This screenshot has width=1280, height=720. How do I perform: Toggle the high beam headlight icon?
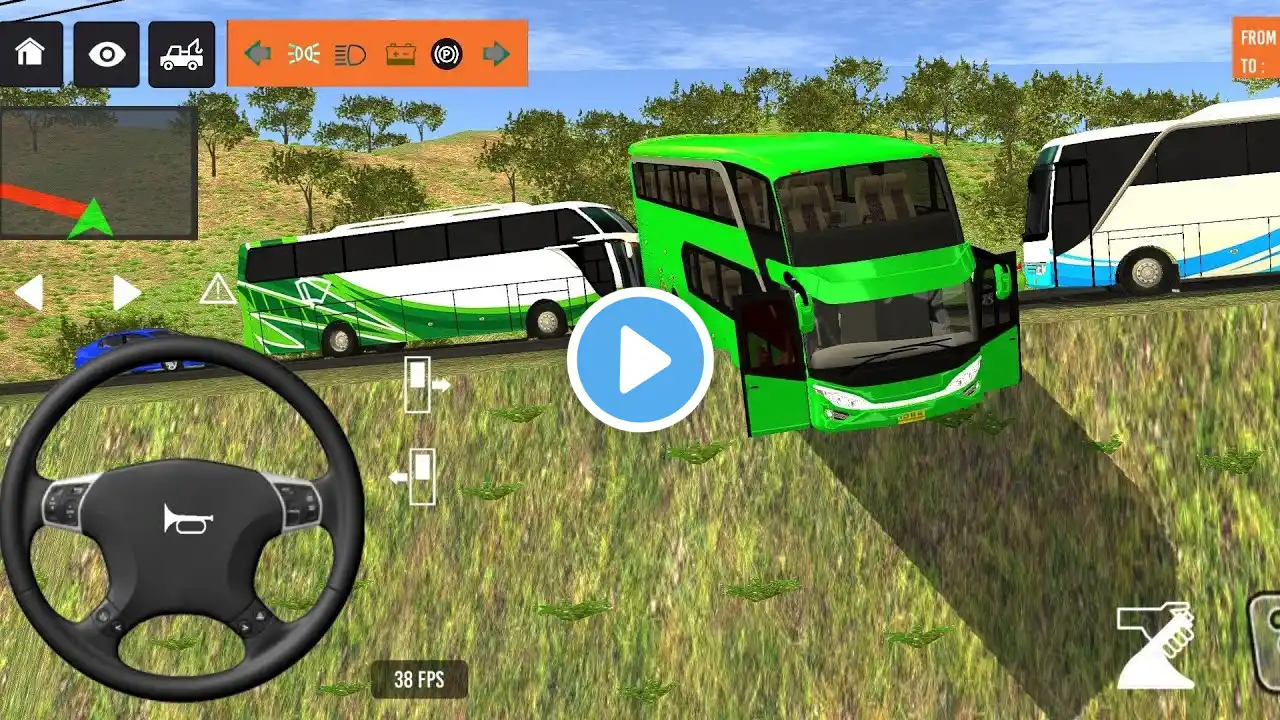[x=351, y=54]
